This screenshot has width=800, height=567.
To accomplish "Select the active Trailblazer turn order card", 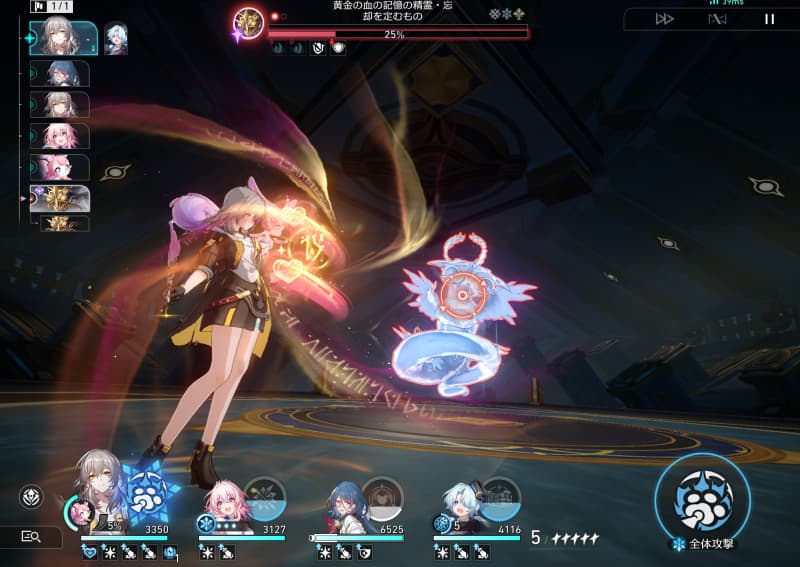I will (64, 37).
